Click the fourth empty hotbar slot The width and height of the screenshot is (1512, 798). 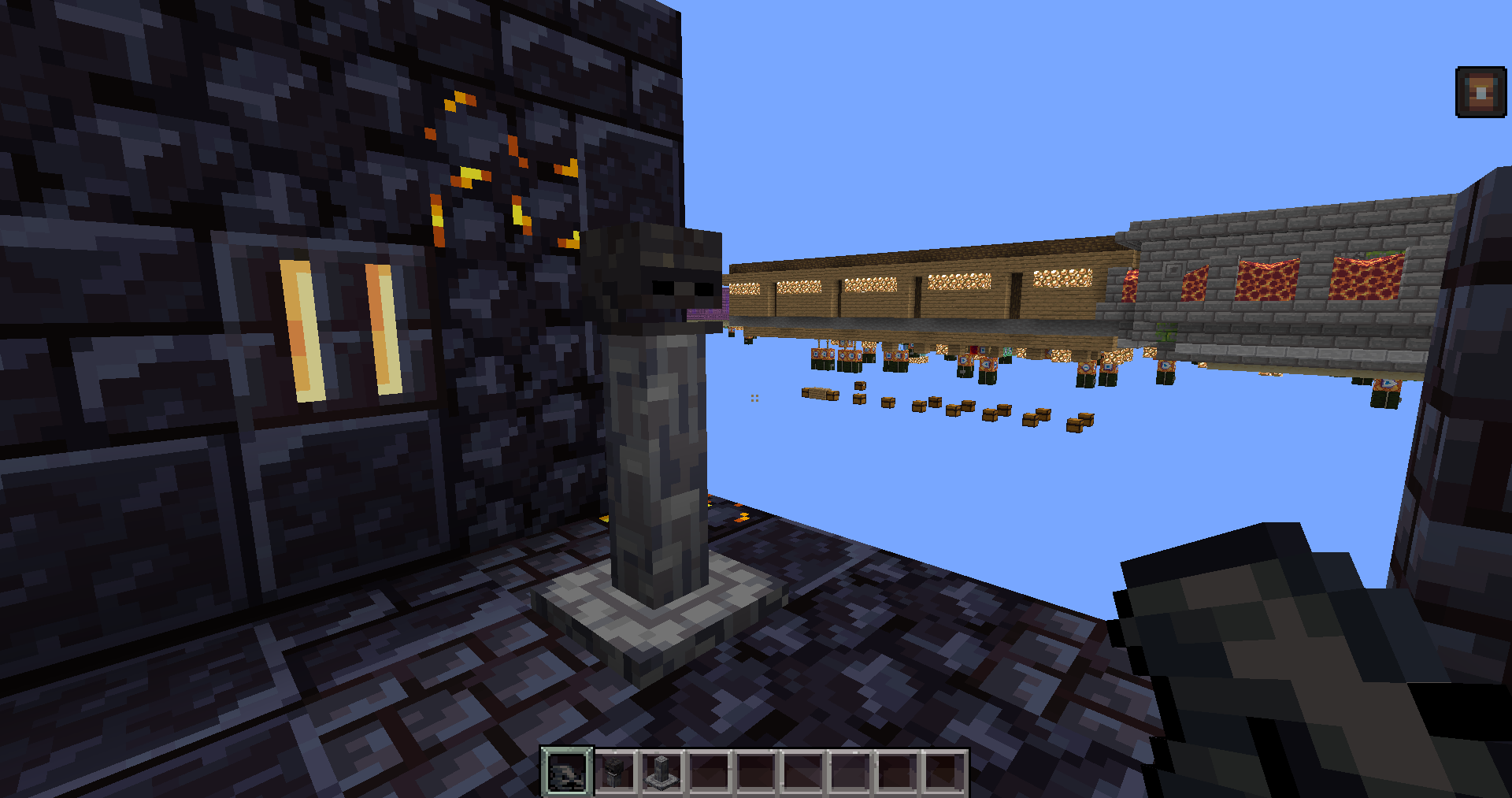pos(707,770)
